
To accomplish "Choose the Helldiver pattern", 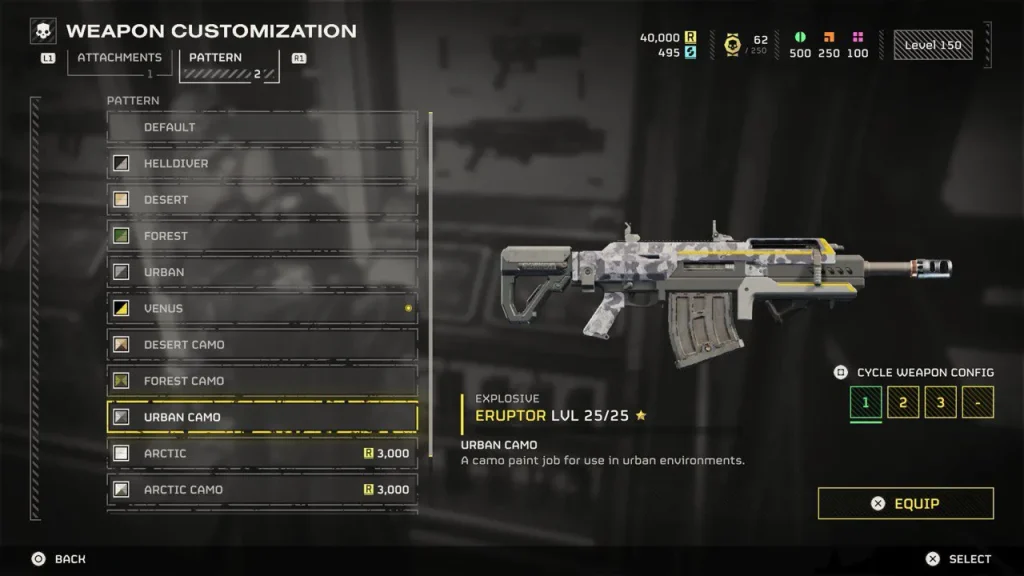I will coord(262,163).
